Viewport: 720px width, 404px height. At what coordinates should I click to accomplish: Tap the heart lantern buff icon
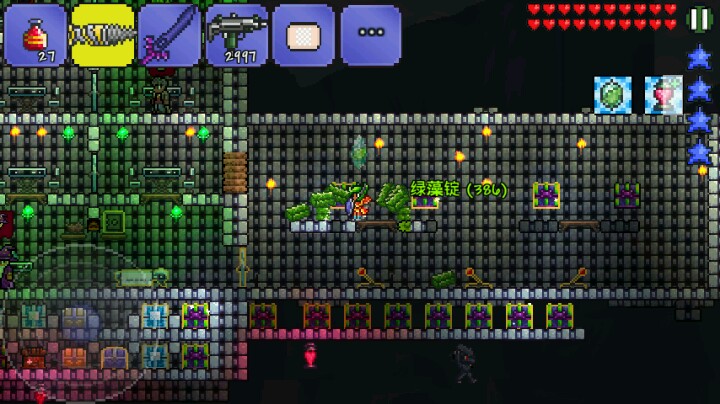pos(662,95)
